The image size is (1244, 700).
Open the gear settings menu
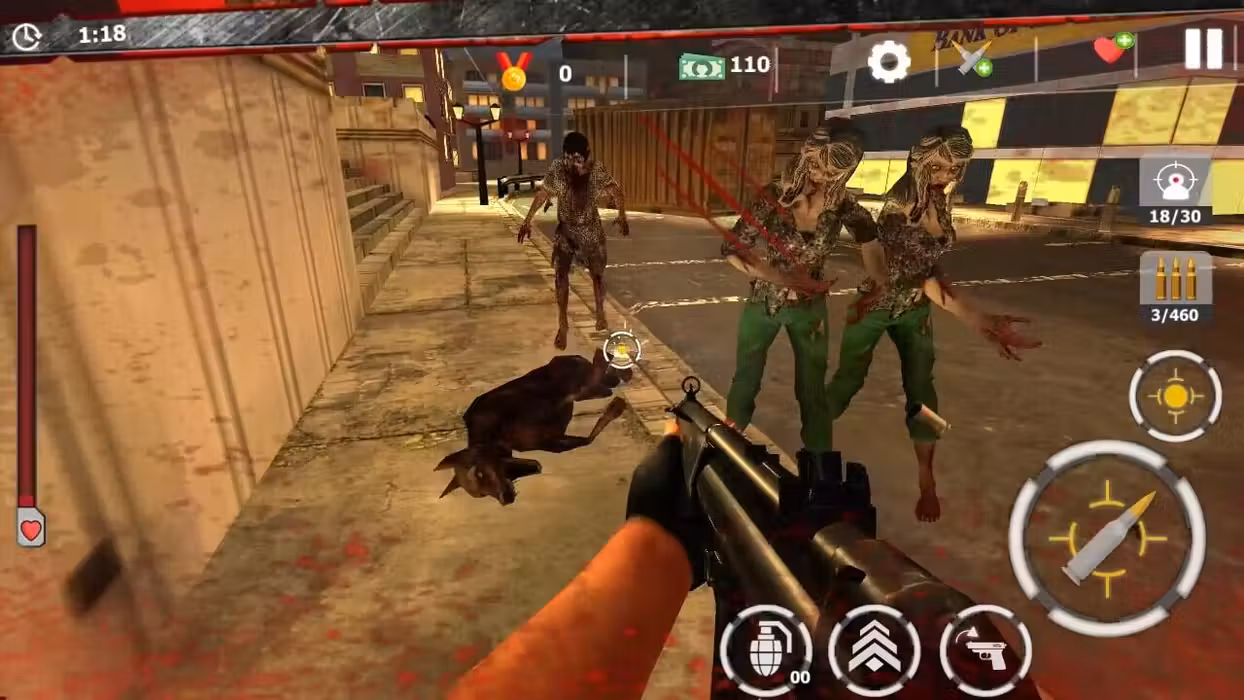(x=888, y=62)
